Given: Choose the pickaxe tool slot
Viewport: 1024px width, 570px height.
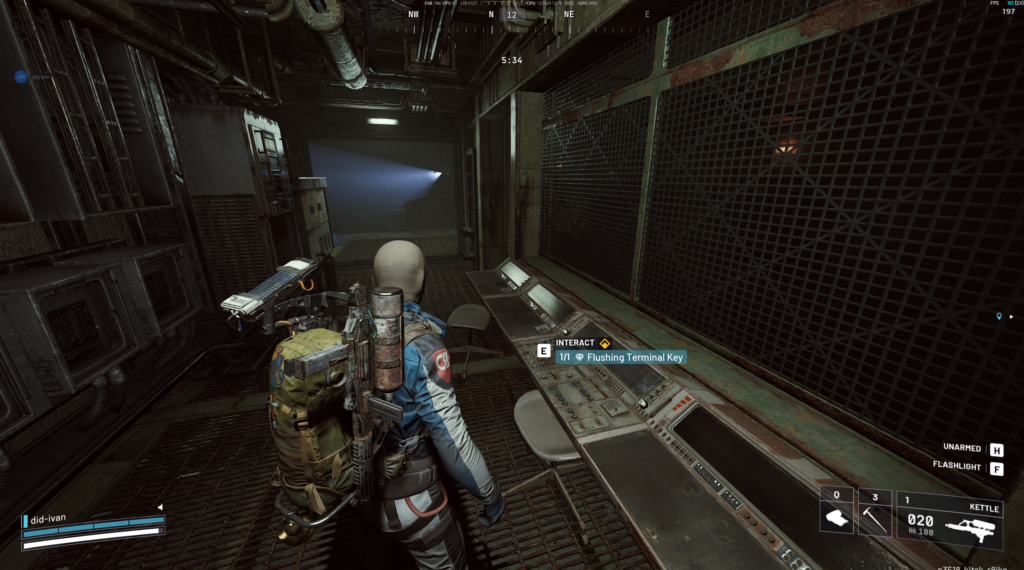Looking at the screenshot, I should point(874,513).
